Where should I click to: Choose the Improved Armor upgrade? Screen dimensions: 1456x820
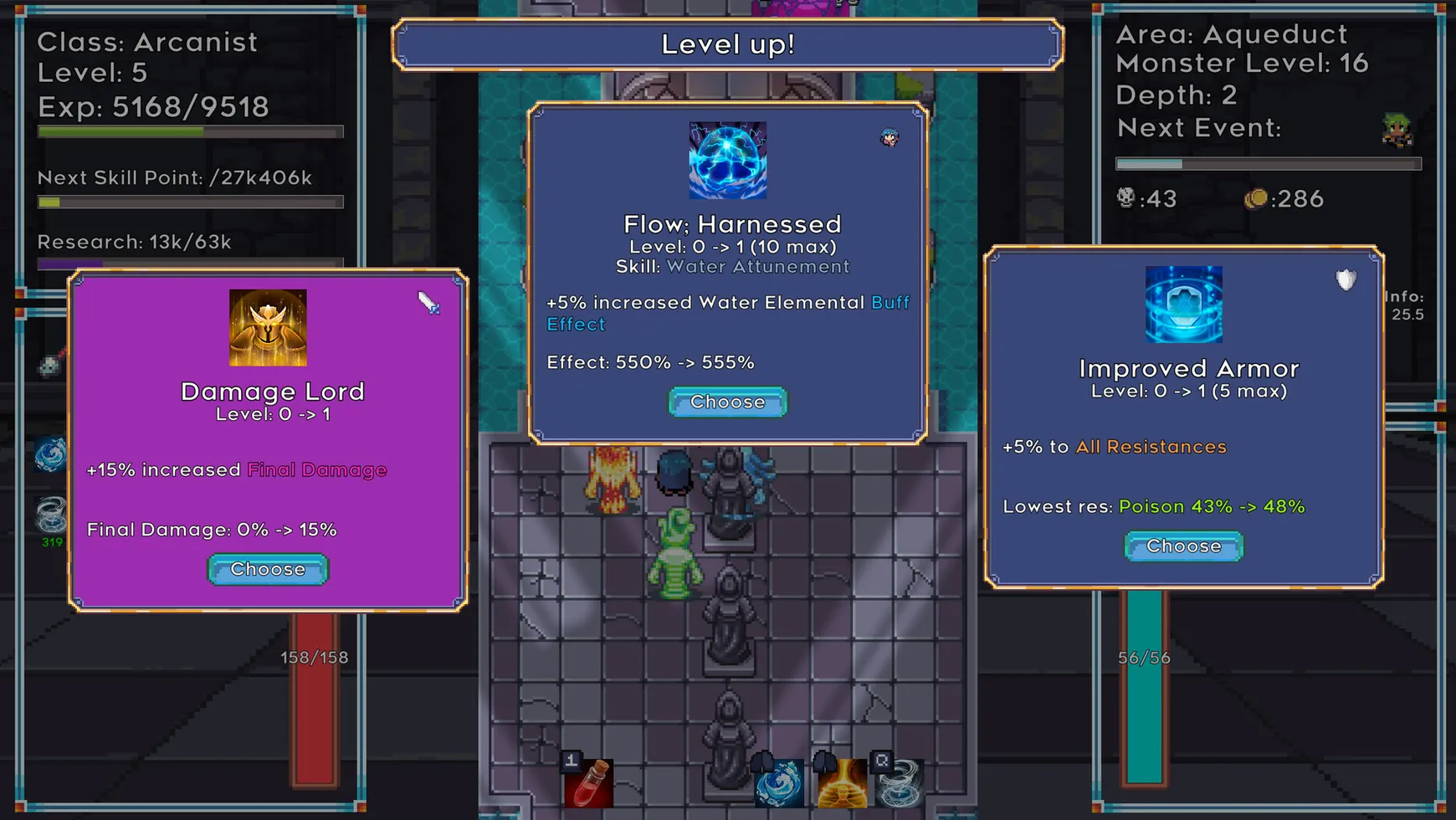tap(1182, 546)
